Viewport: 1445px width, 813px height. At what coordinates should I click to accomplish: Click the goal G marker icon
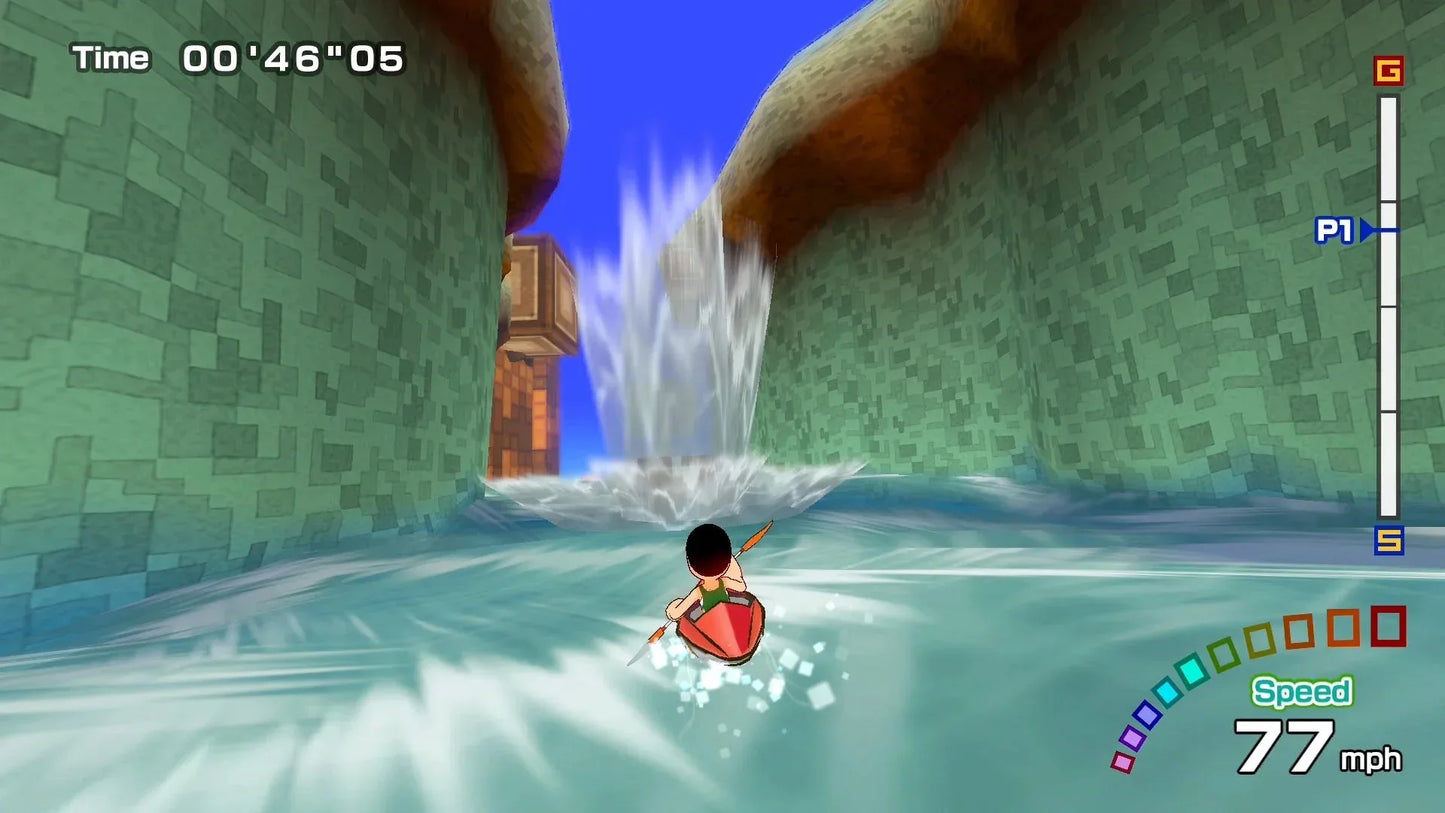click(x=1388, y=71)
